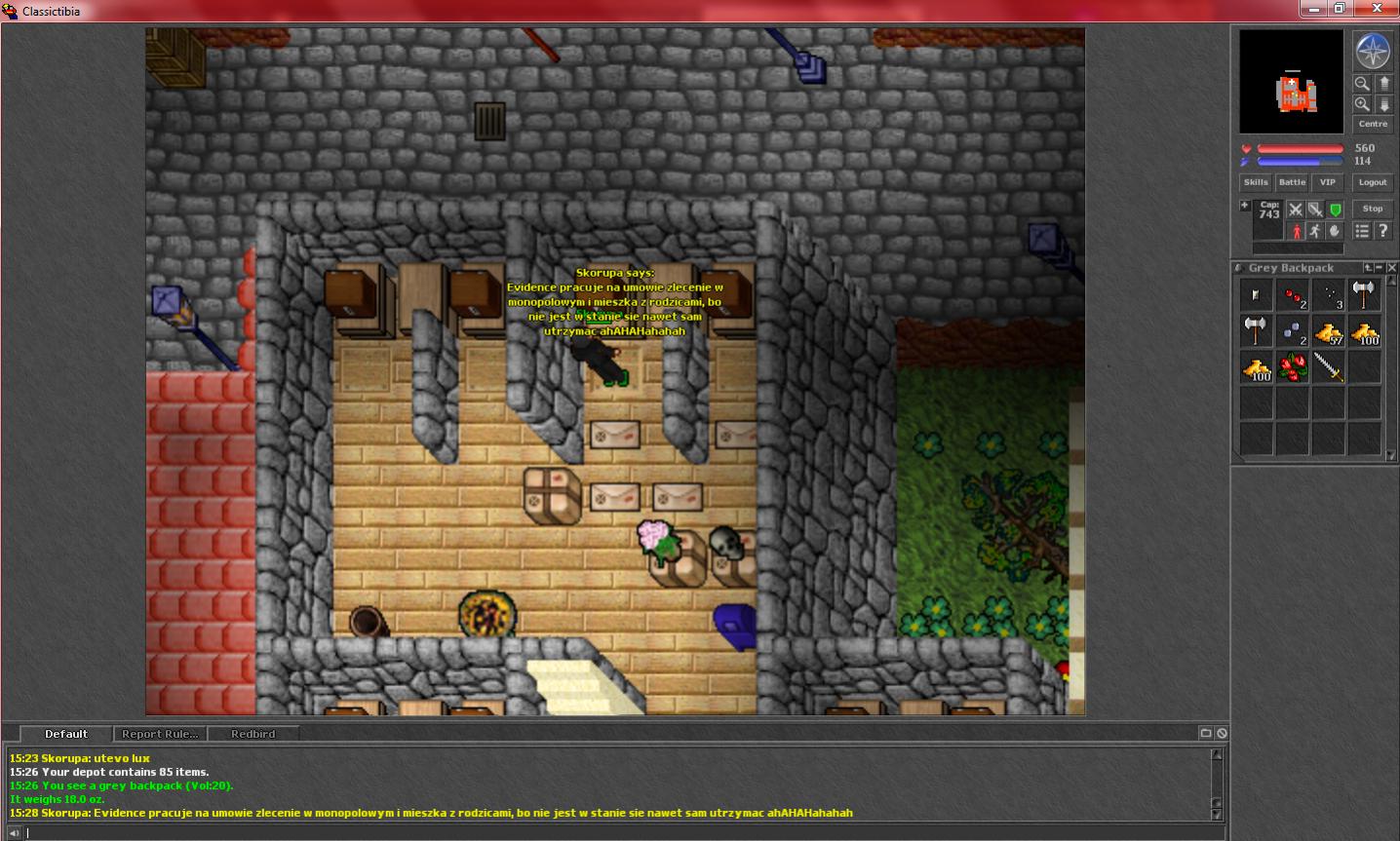Switch to the Redbird chat tab

[253, 734]
